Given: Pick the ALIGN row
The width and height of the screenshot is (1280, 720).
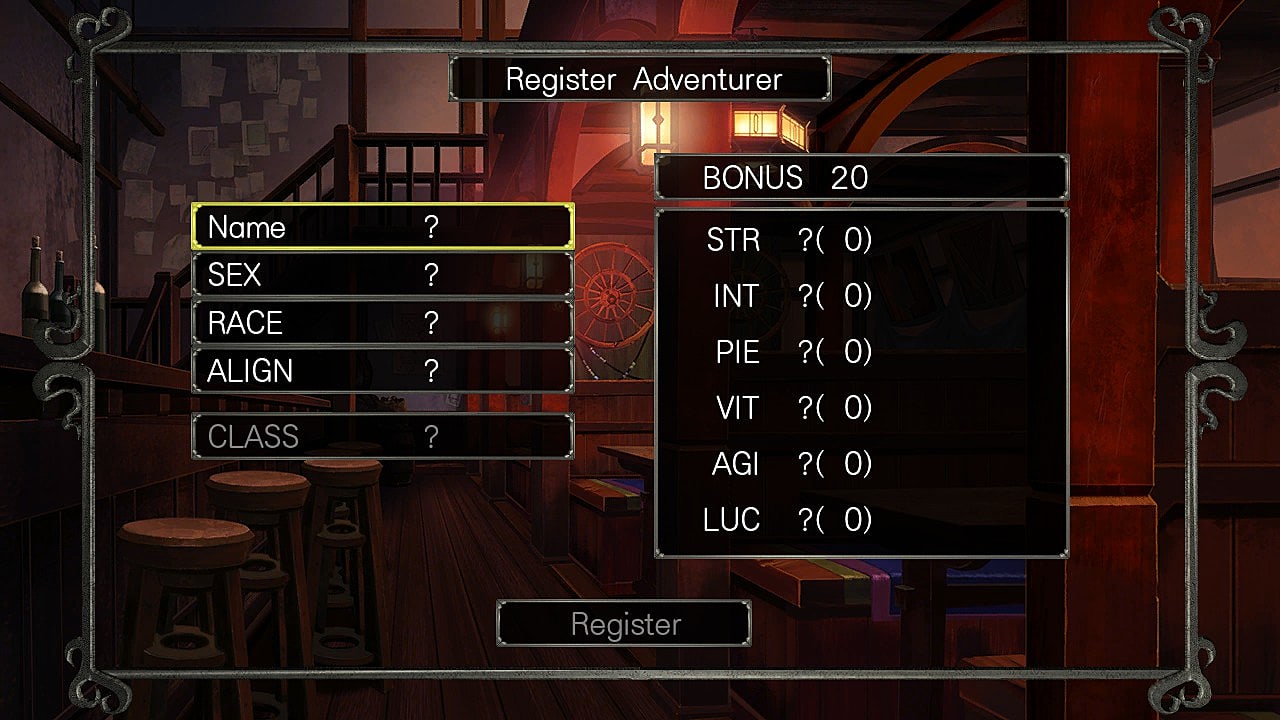Looking at the screenshot, I should click(382, 371).
